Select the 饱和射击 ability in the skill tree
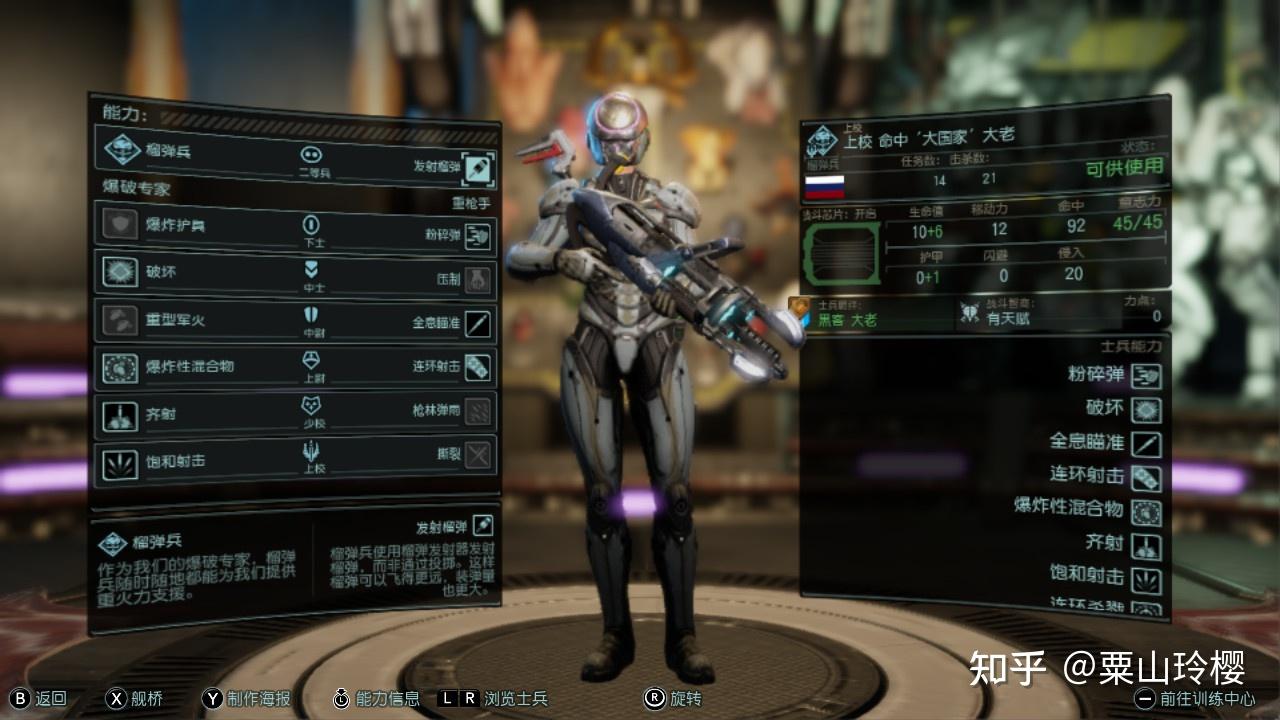This screenshot has height=720, width=1280. point(119,462)
